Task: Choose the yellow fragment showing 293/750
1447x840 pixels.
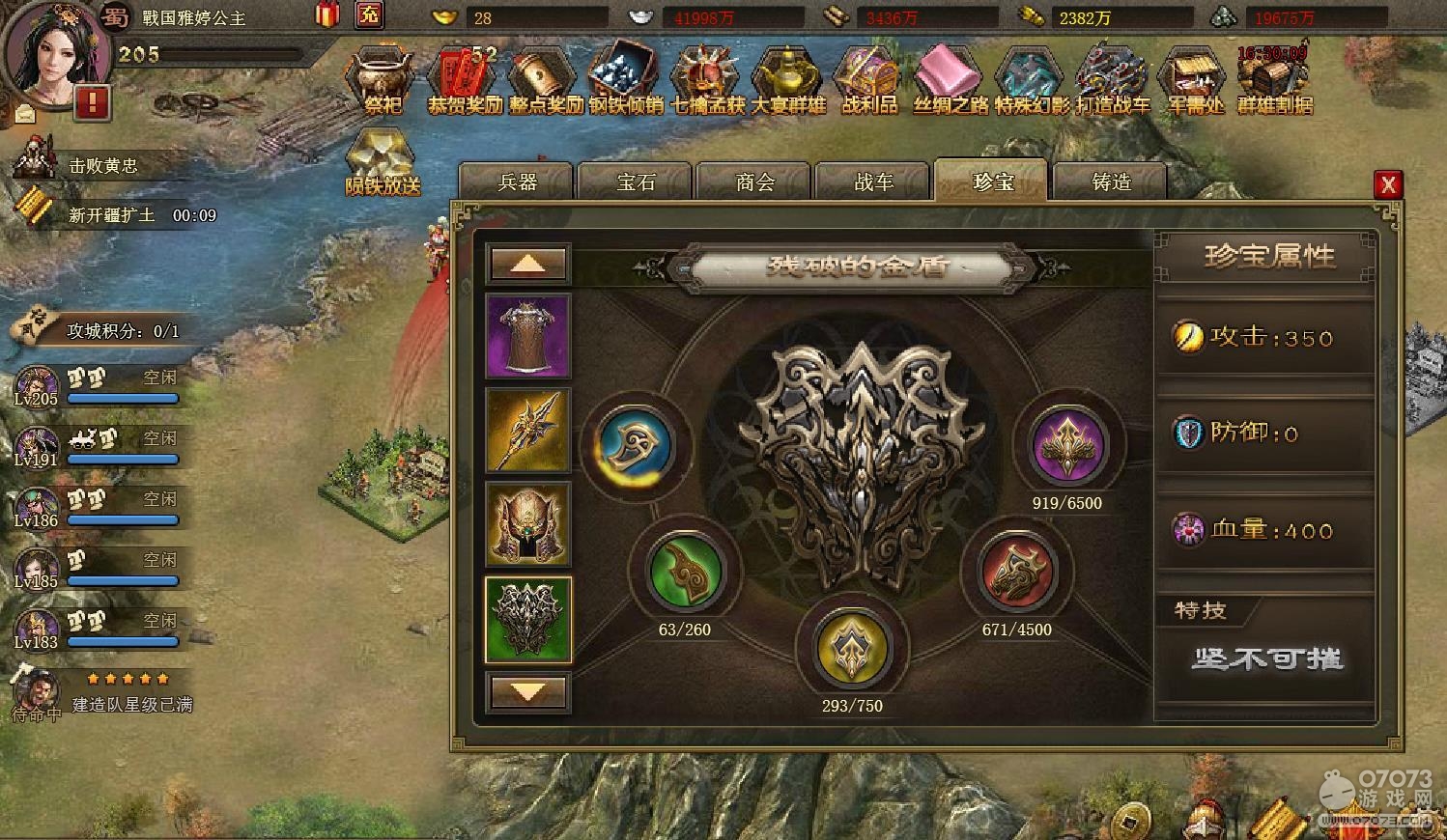Action: pyautogui.click(x=852, y=649)
